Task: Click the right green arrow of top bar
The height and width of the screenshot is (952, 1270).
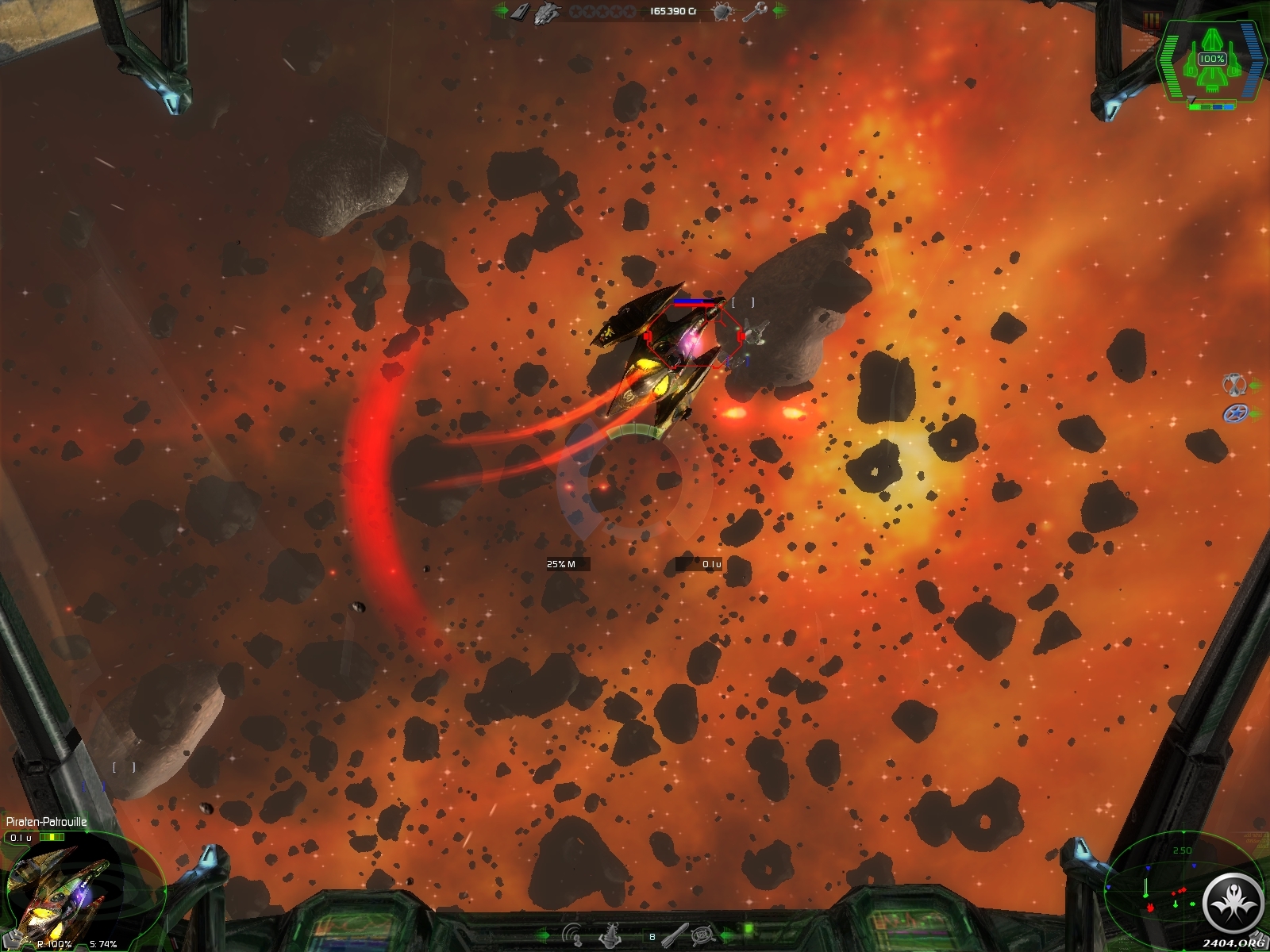Action: click(x=779, y=11)
